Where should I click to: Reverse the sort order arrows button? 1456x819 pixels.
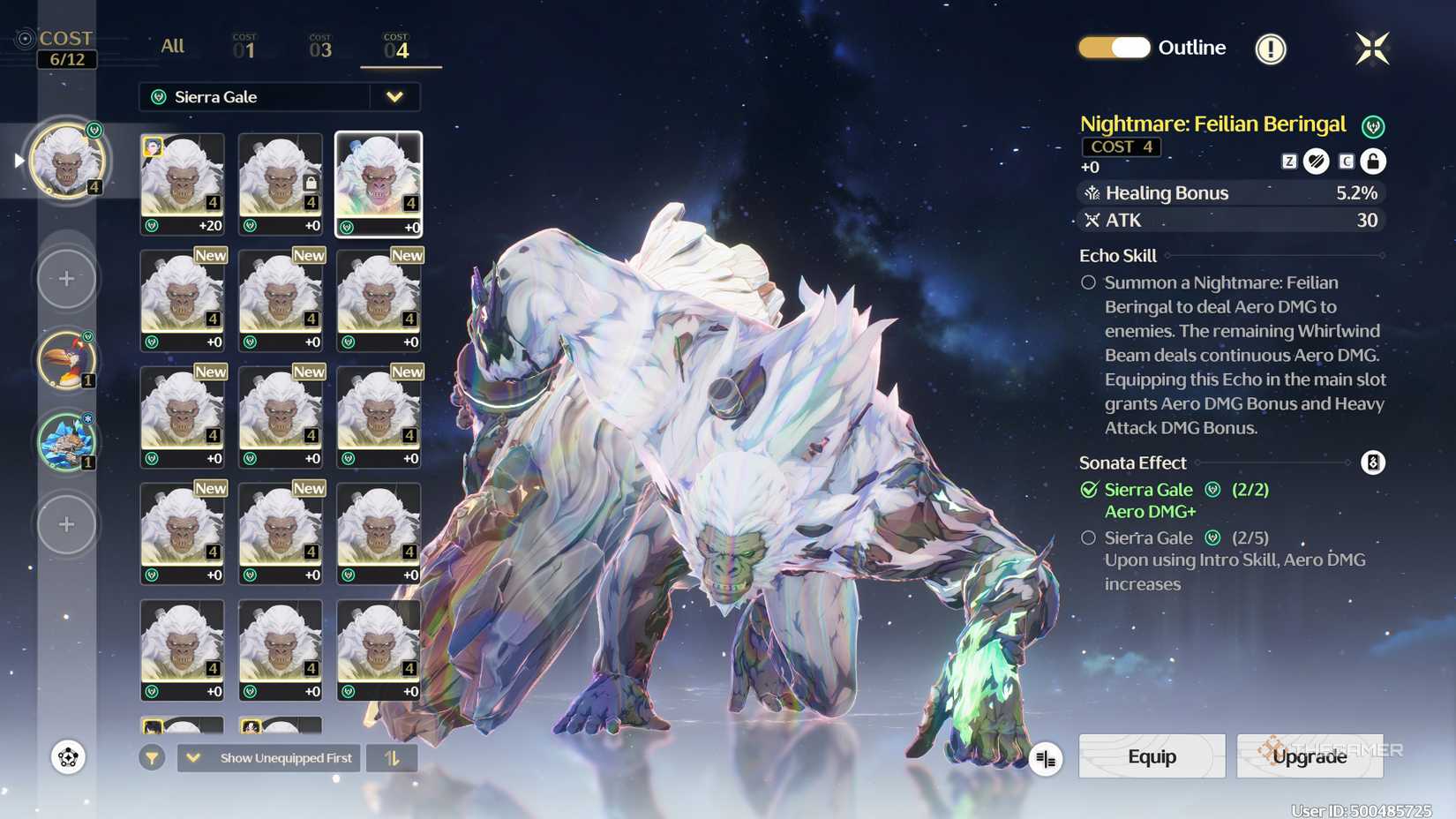[x=392, y=758]
